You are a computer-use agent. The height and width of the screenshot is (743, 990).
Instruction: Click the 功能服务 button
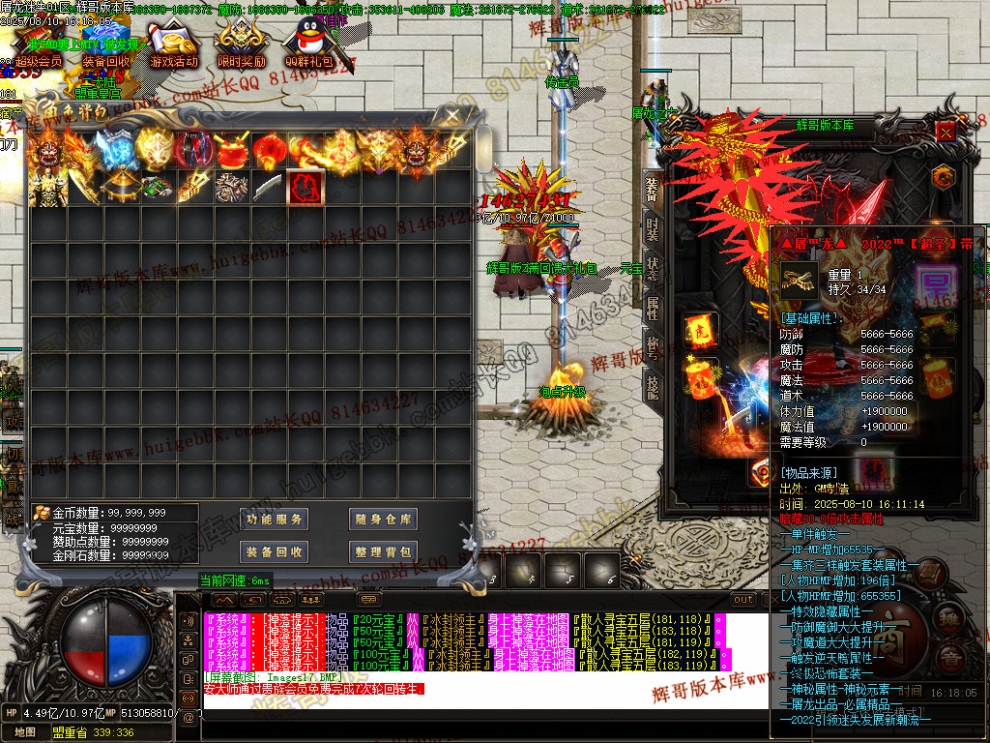click(x=274, y=519)
